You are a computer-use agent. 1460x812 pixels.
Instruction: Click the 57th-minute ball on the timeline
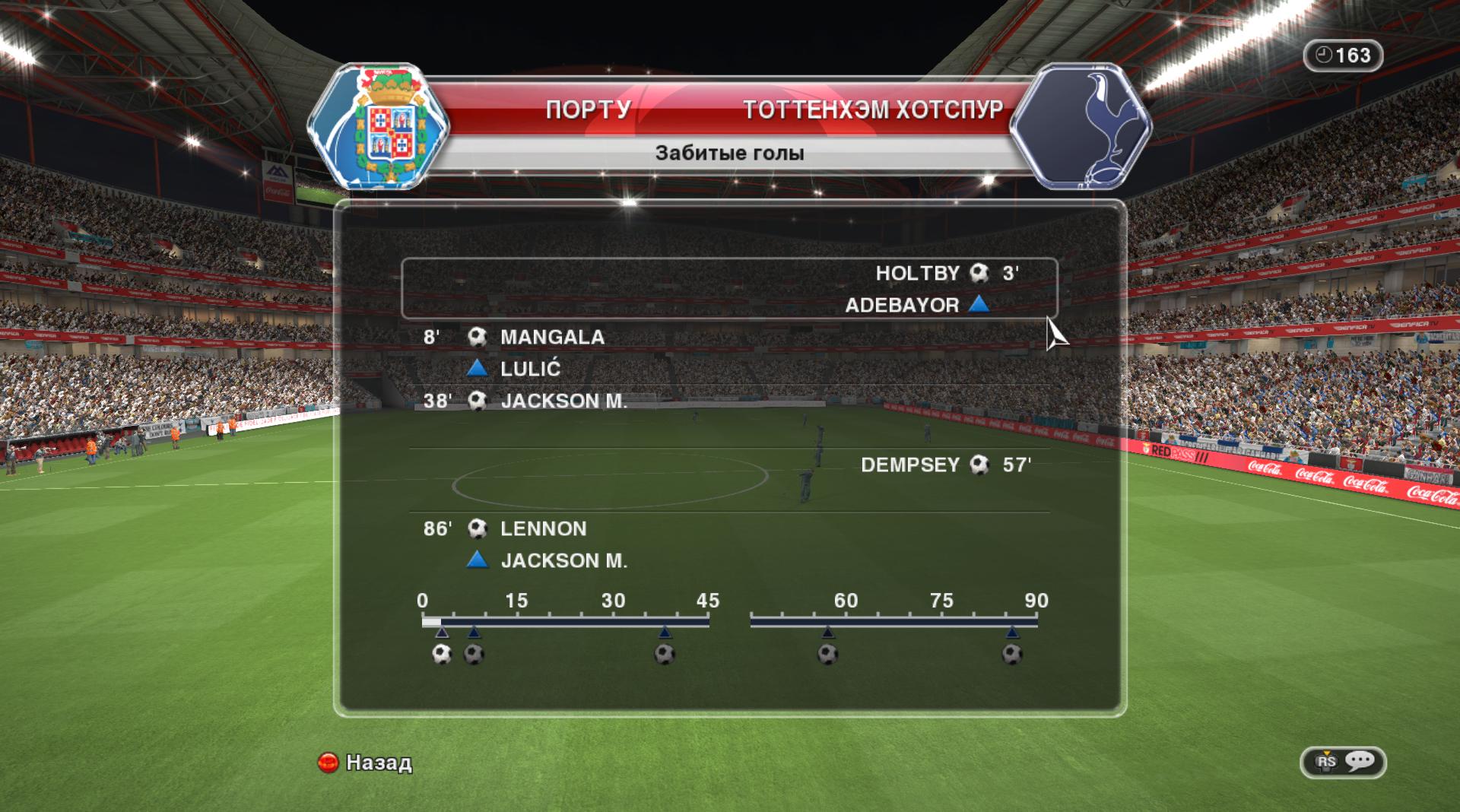[827, 654]
